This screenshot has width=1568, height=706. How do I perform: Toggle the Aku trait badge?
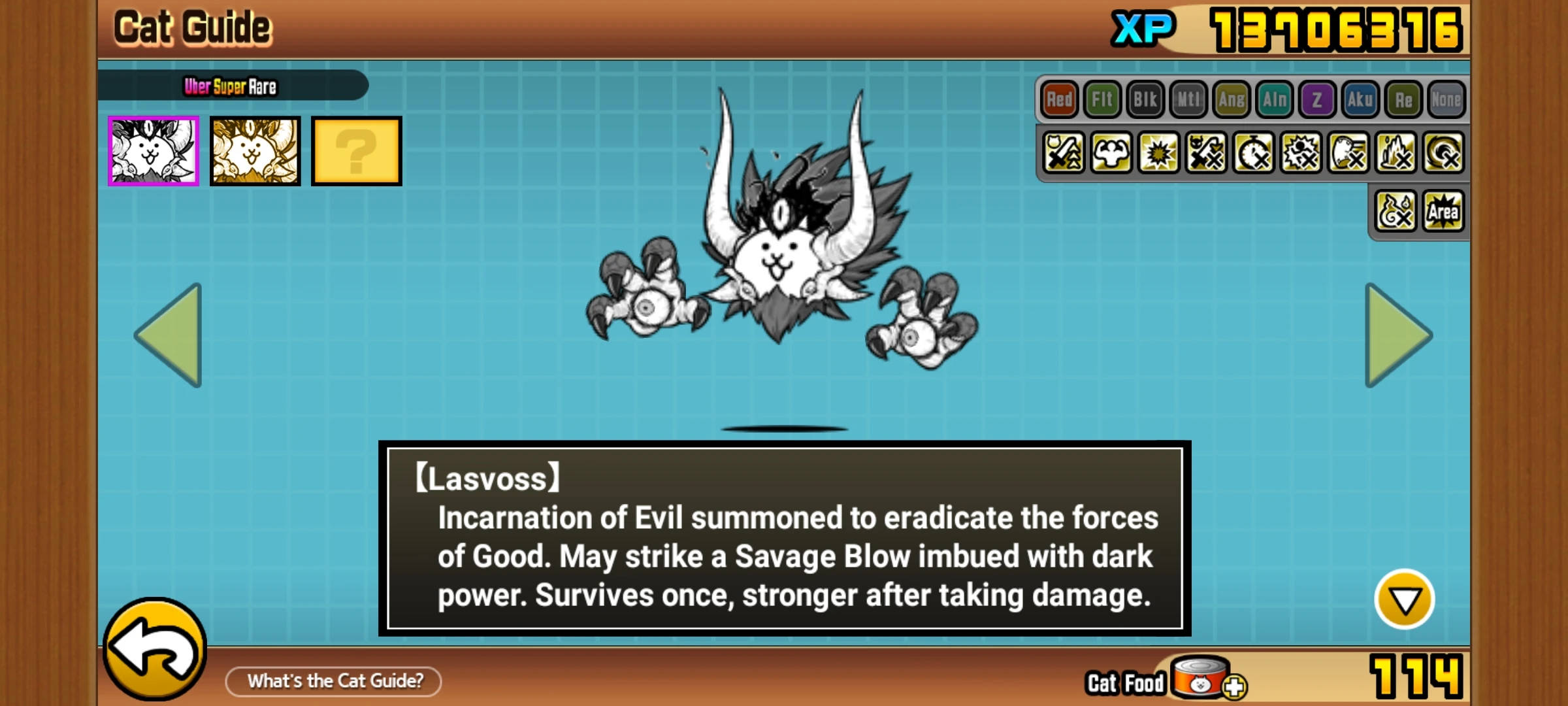point(1361,99)
